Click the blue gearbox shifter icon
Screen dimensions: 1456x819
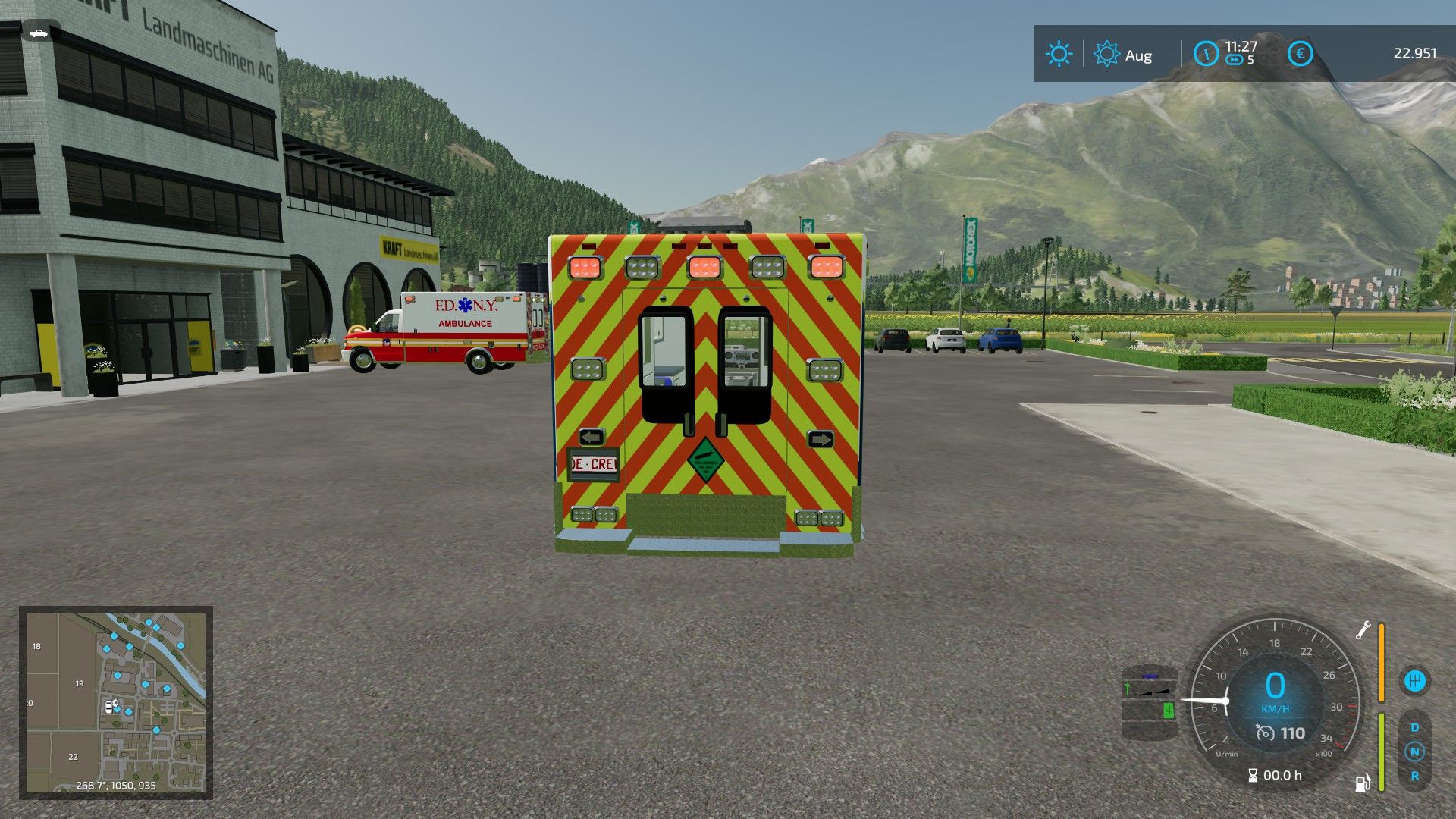point(1414,680)
